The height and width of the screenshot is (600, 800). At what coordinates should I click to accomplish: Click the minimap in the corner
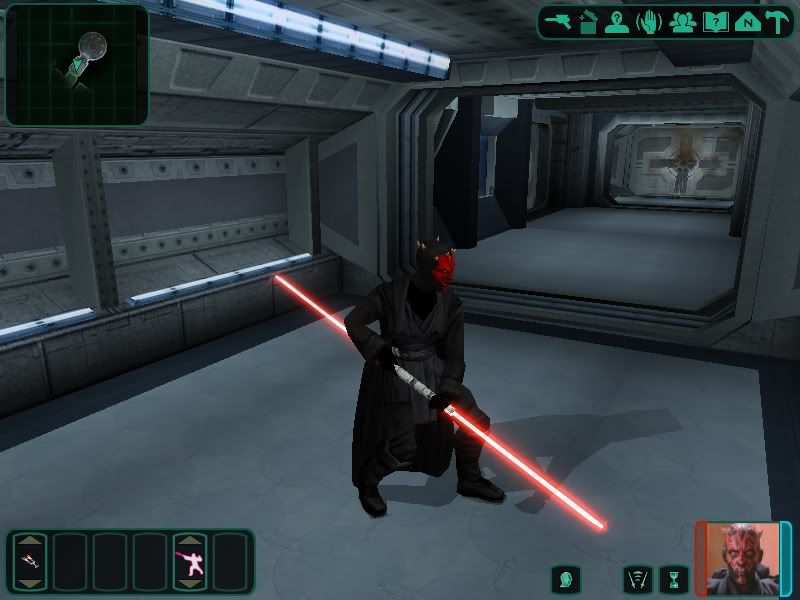coord(77,64)
